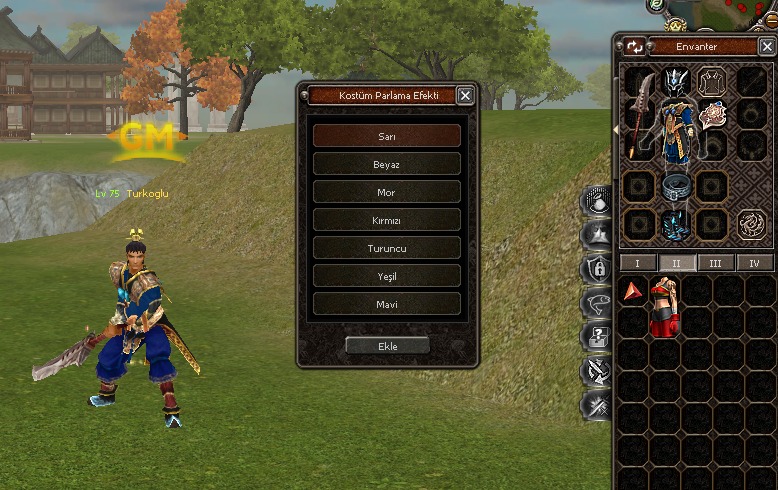Open the padlock side icon
The width and height of the screenshot is (778, 490).
pos(597,268)
